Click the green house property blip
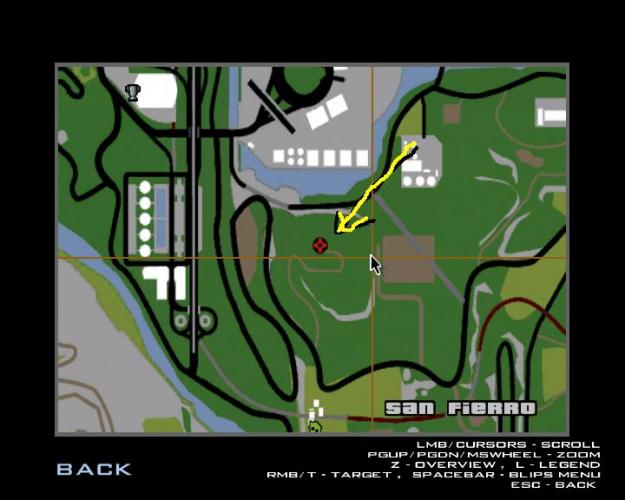Viewport: 625px width, 500px height. point(315,426)
